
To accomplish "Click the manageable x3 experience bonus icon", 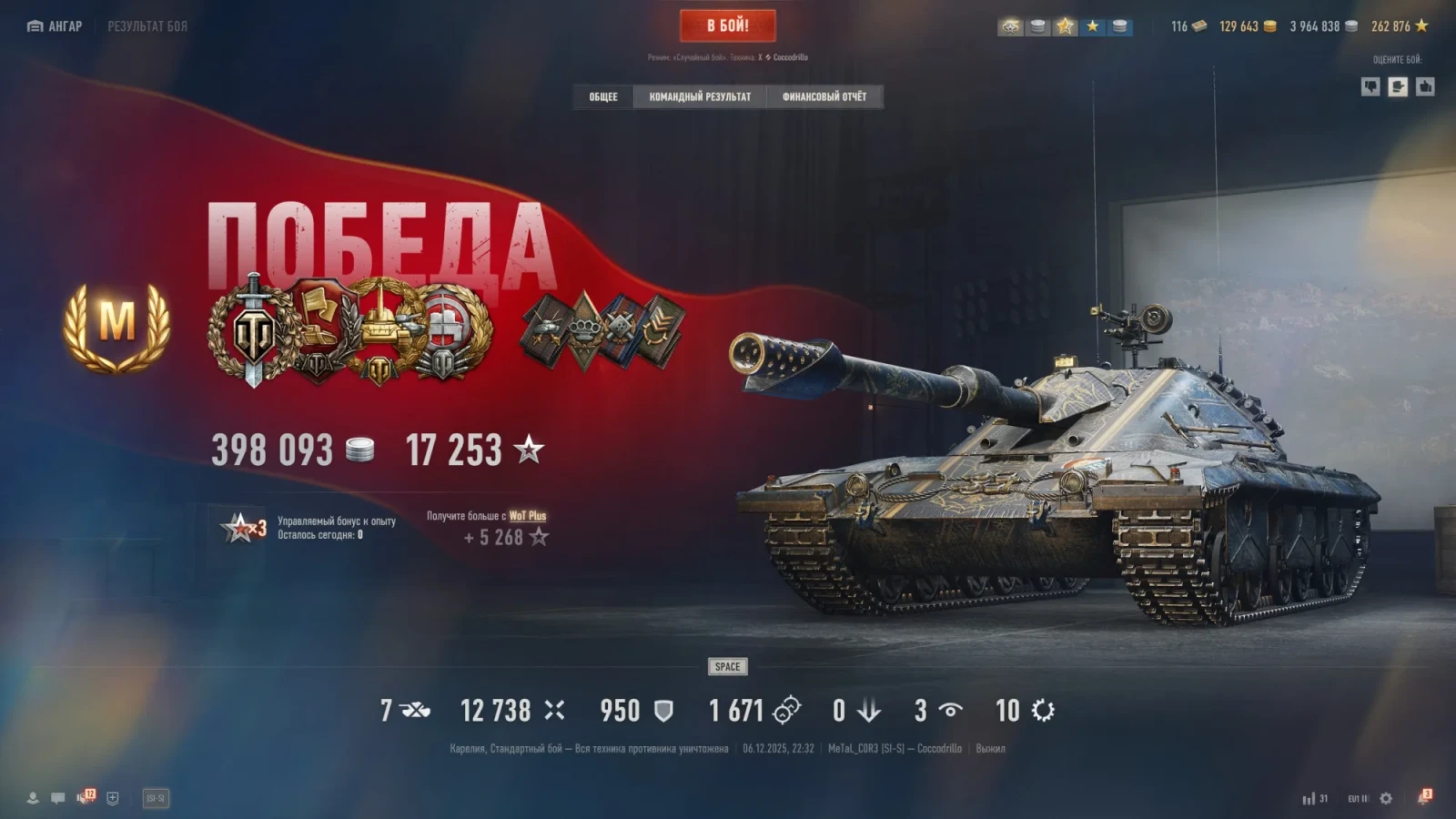I will pyautogui.click(x=243, y=527).
